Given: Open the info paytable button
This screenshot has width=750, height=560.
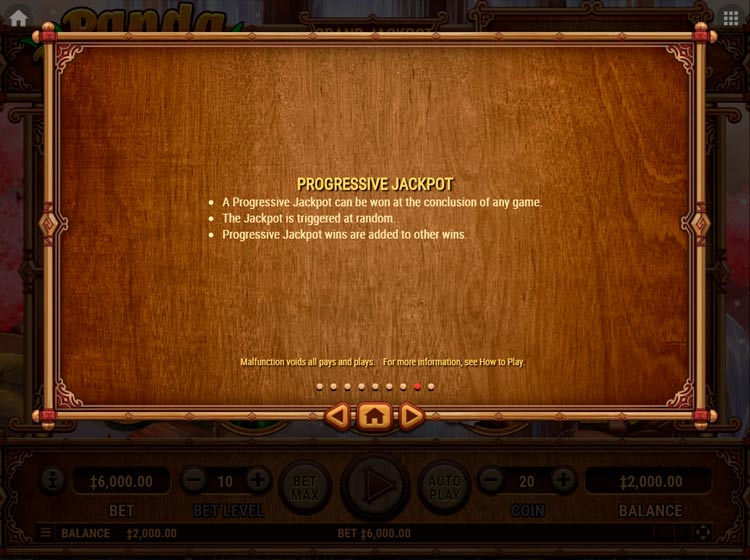Looking at the screenshot, I should pyautogui.click(x=52, y=481).
